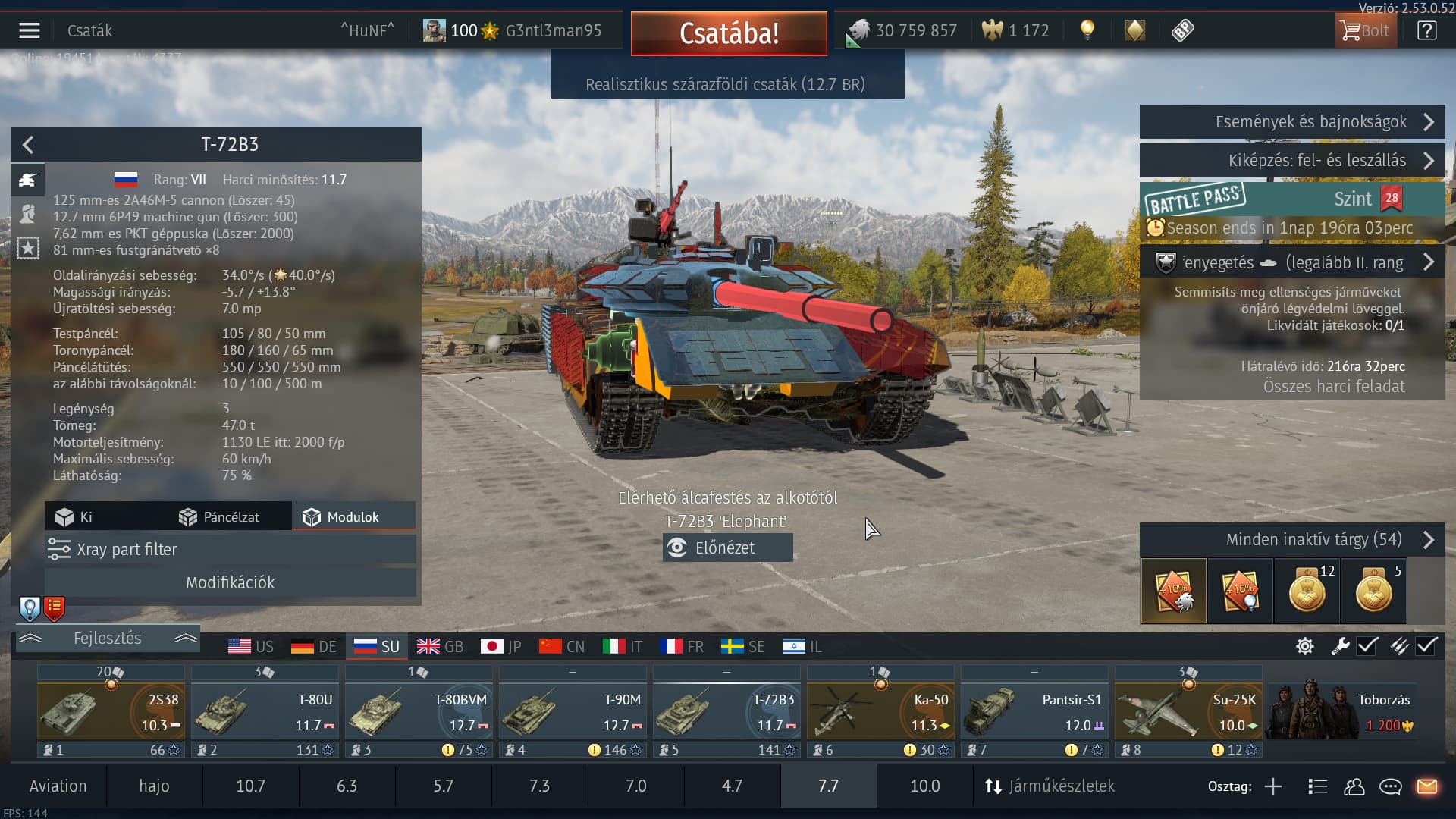Open Járműkészletek vehicle presets
Image resolution: width=1456 pixels, height=819 pixels.
1050,786
